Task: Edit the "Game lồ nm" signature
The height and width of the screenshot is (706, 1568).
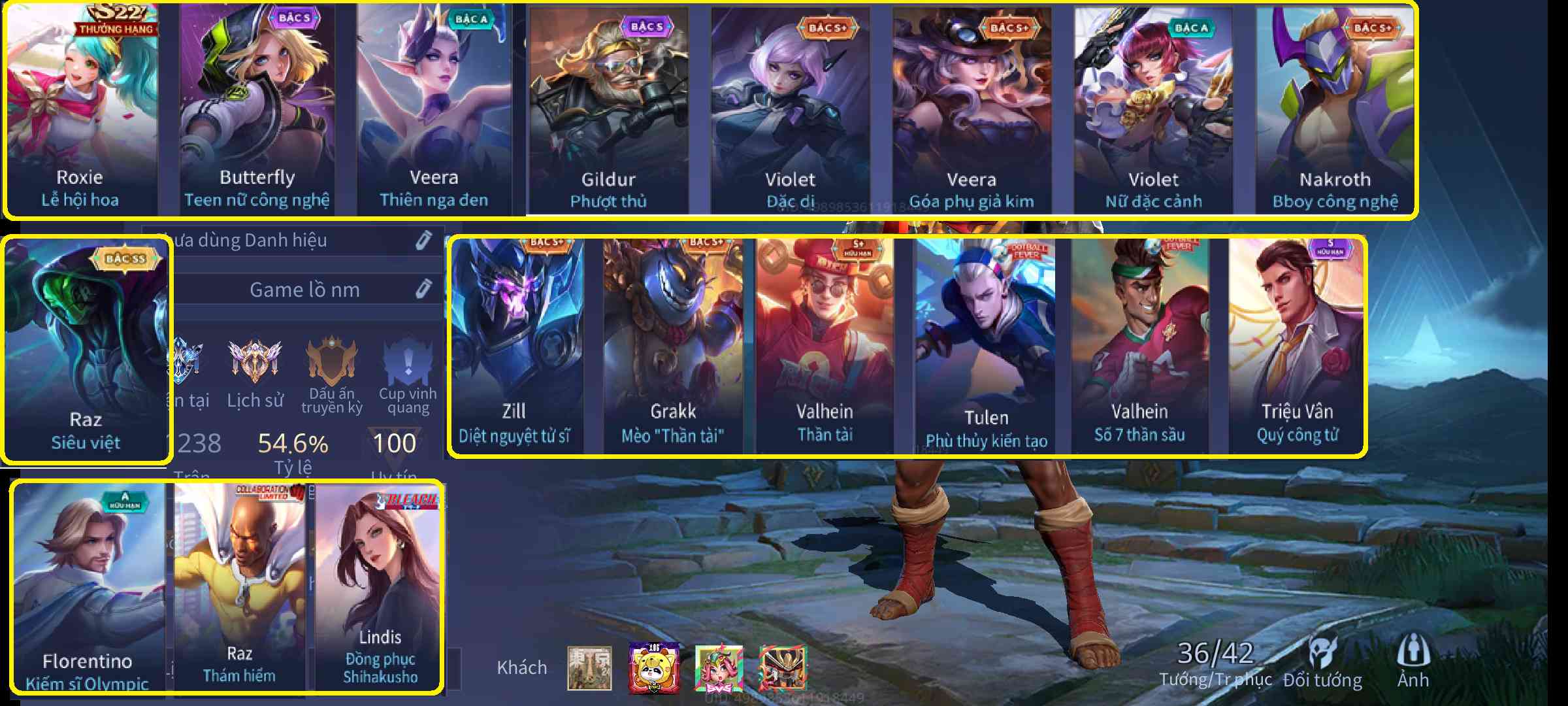Action: [x=423, y=289]
